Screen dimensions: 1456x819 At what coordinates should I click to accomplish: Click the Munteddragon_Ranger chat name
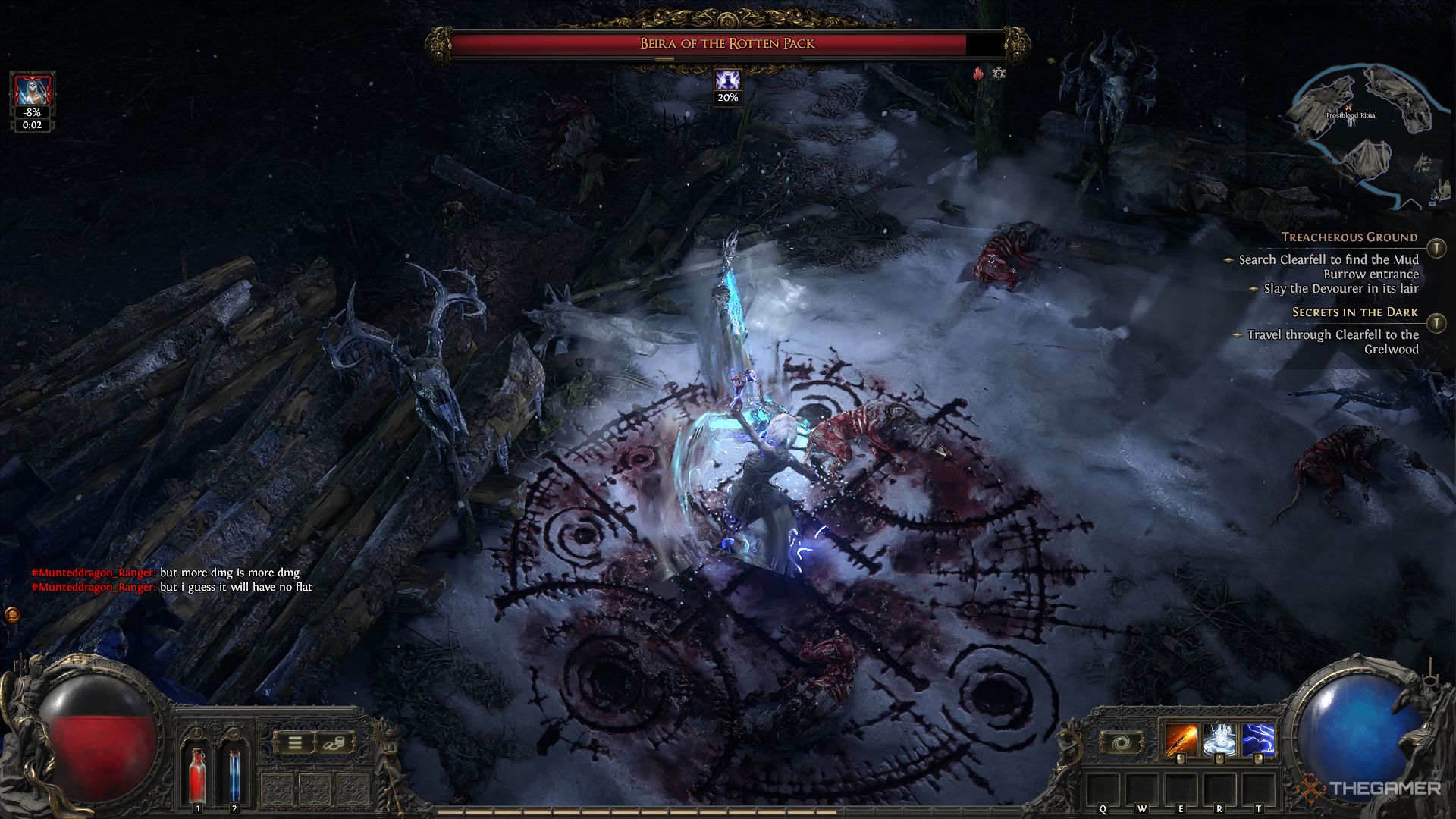coord(93,573)
